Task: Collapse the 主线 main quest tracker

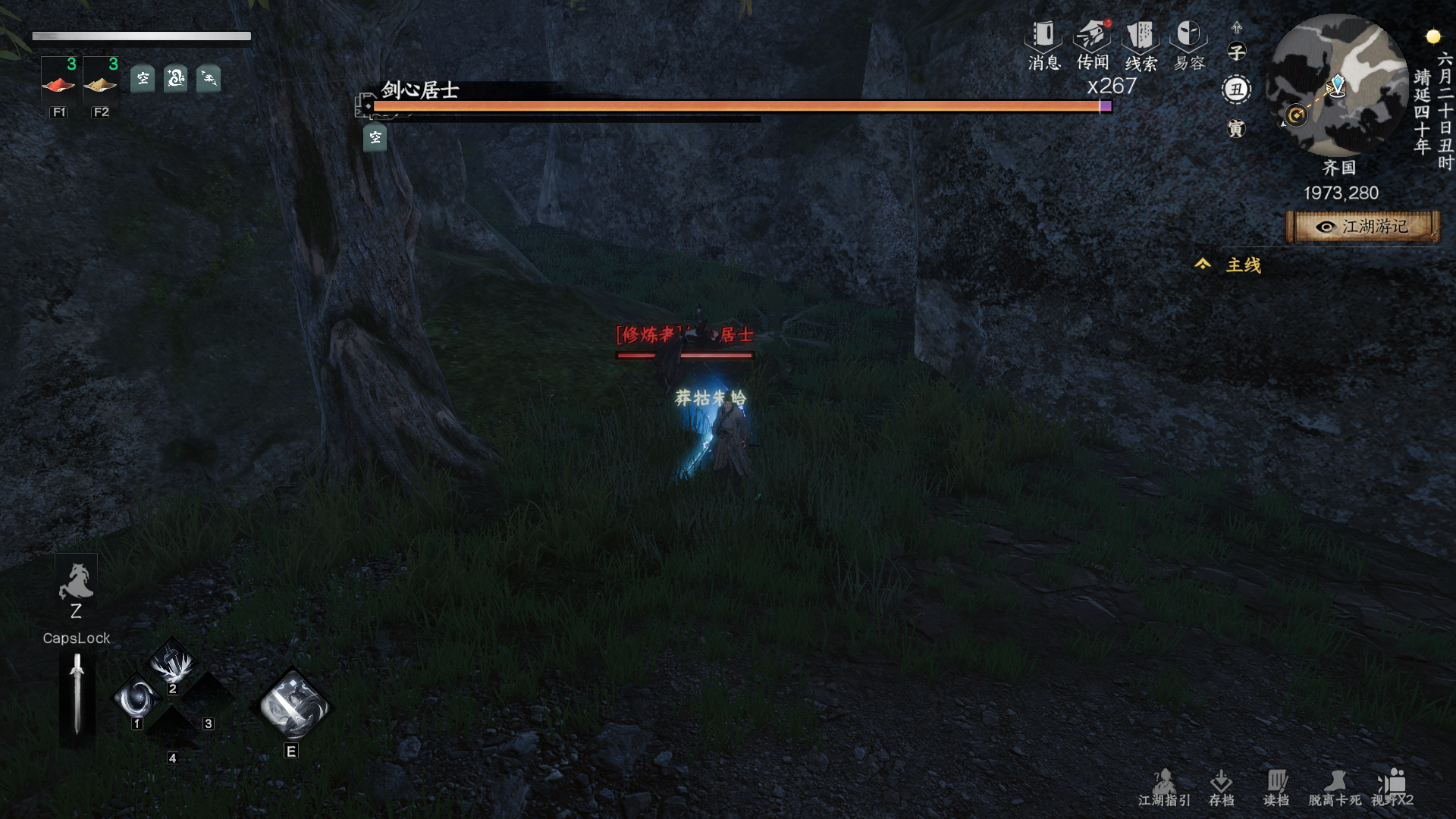Action: tap(1203, 264)
